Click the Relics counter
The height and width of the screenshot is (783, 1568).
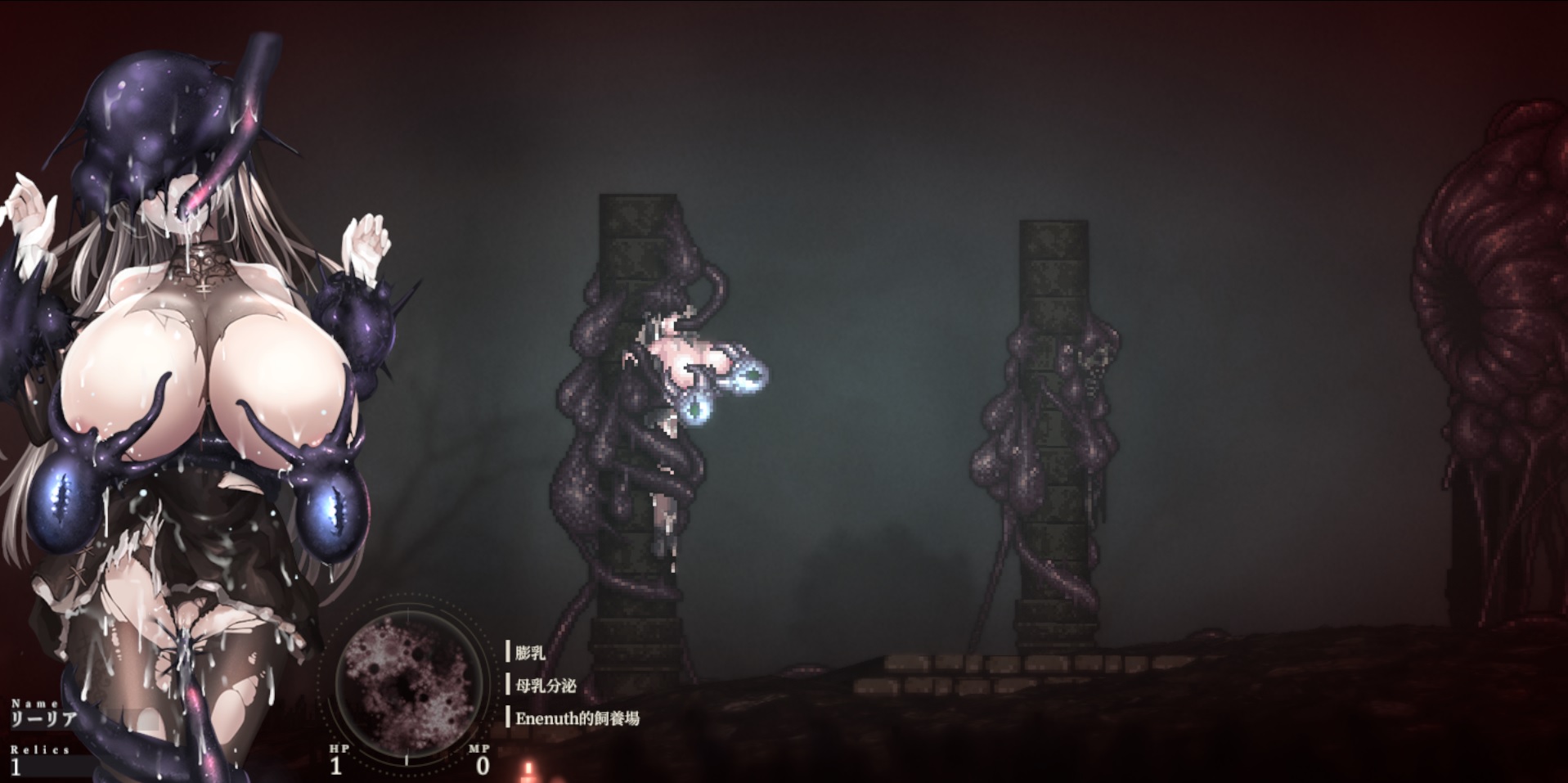tap(39, 760)
